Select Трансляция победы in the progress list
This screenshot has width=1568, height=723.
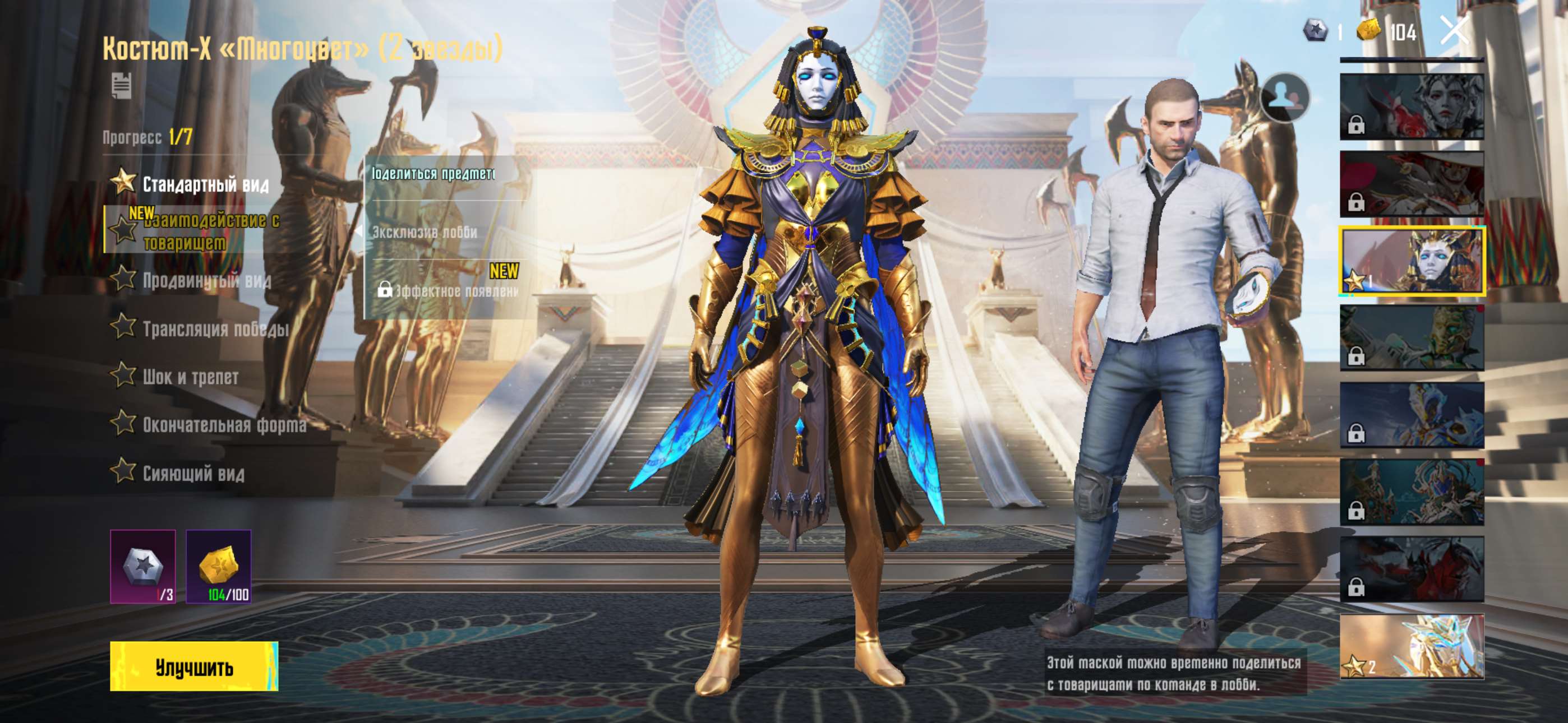click(x=214, y=328)
